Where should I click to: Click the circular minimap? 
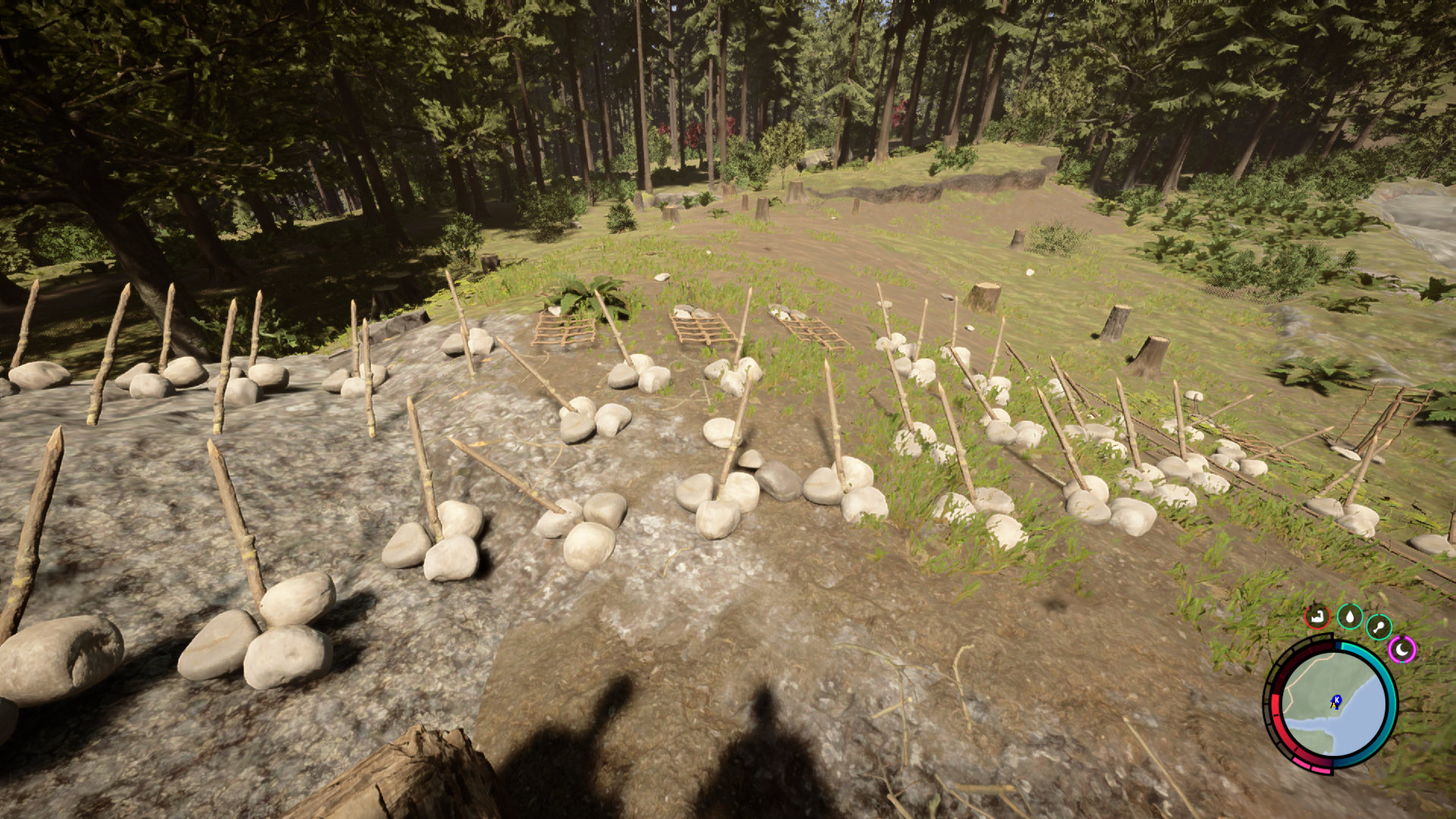pyautogui.click(x=1332, y=705)
